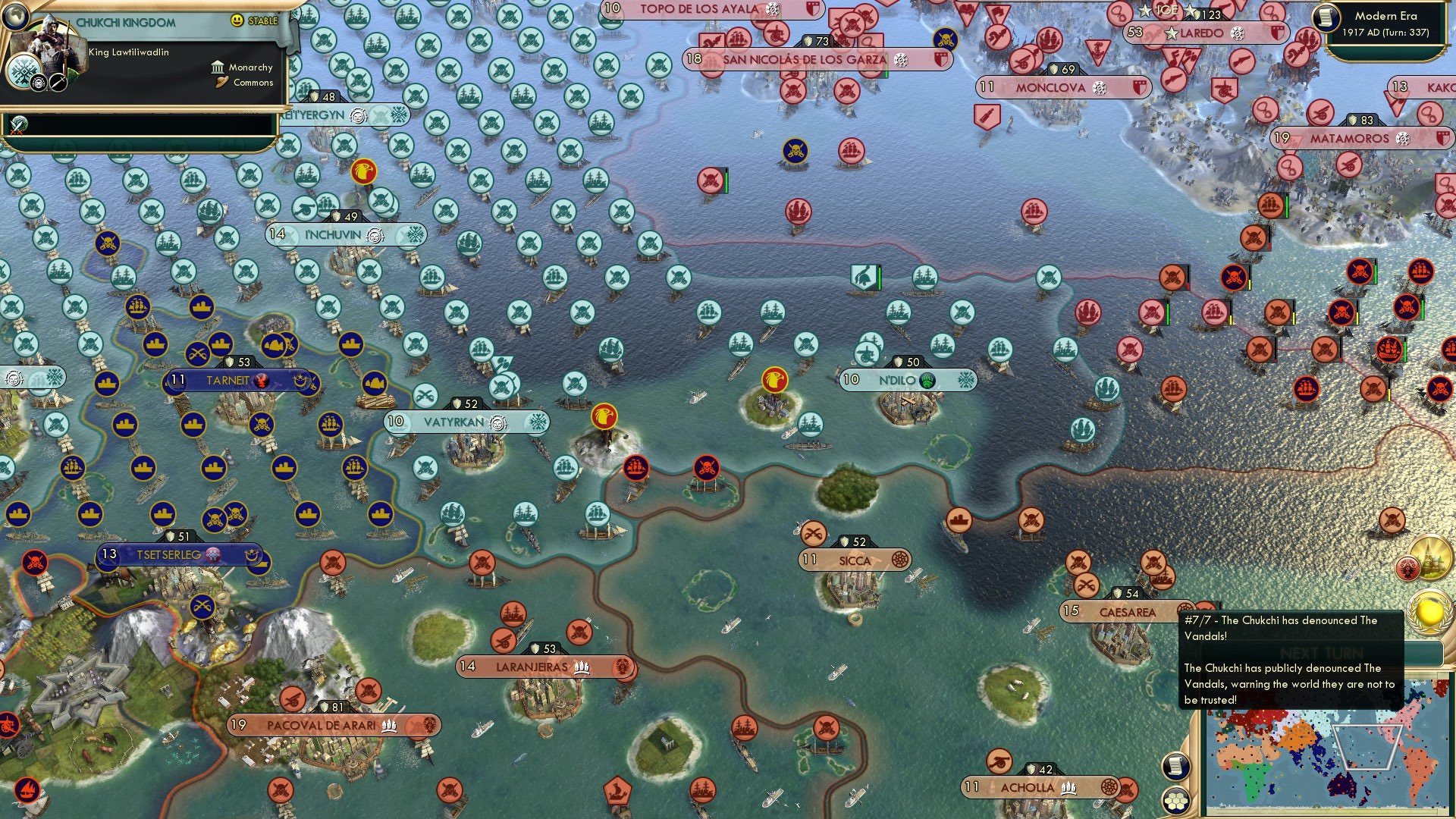Image resolution: width=1456 pixels, height=819 pixels.
Task: Select the Monarchy policy icon
Action: 218,67
